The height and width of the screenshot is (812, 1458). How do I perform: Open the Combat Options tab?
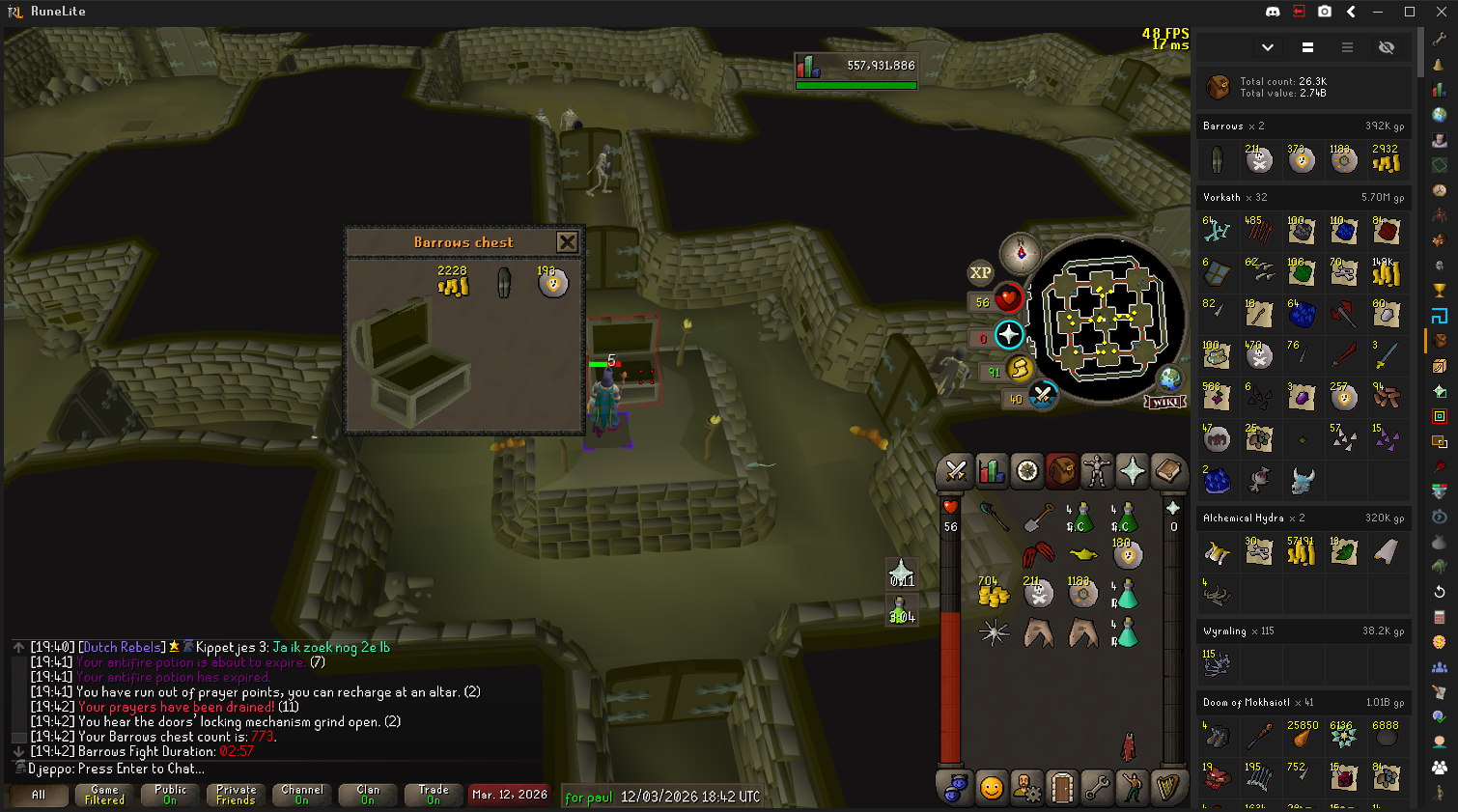956,471
